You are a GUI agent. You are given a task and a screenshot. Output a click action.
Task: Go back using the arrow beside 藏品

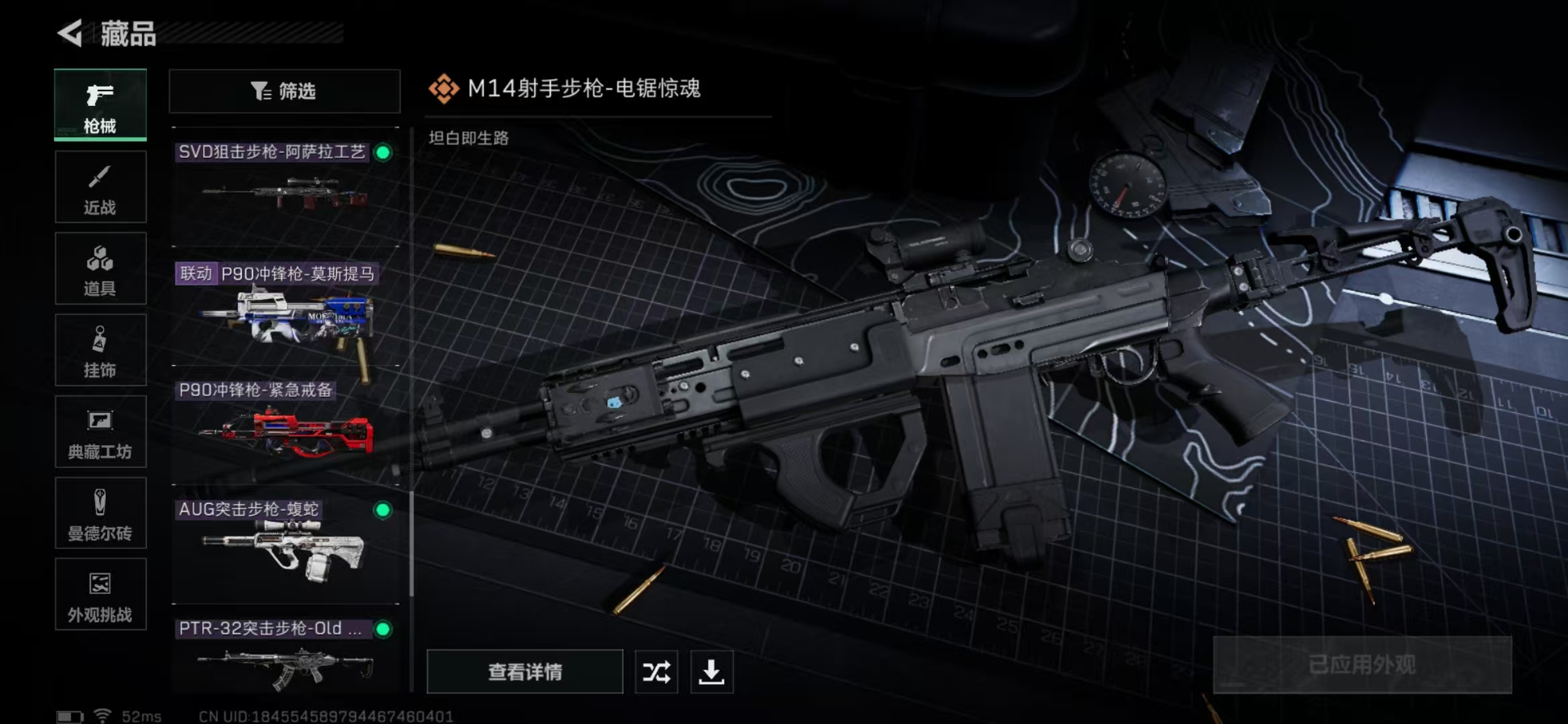[x=70, y=33]
